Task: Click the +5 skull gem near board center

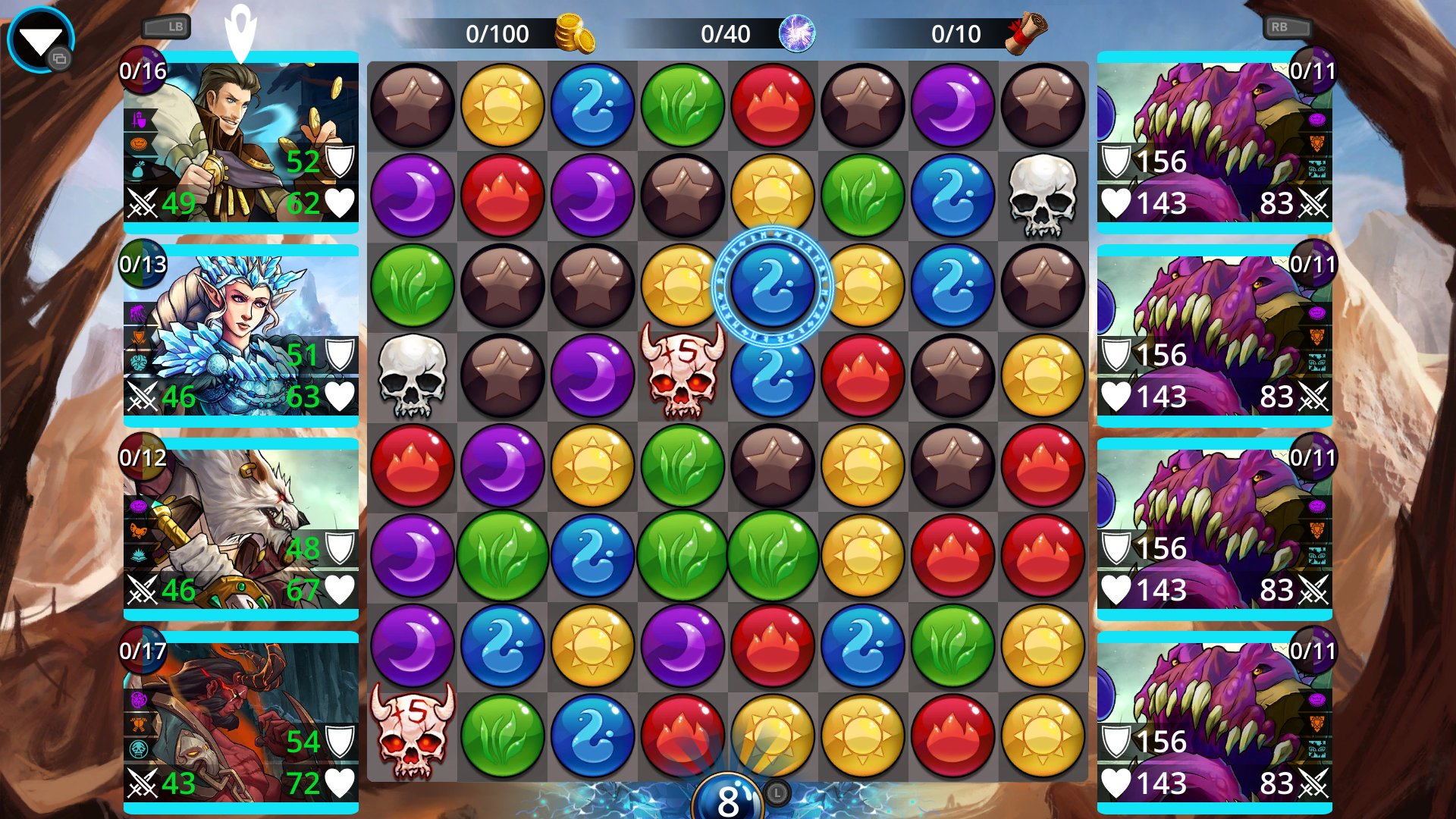Action: (682, 376)
